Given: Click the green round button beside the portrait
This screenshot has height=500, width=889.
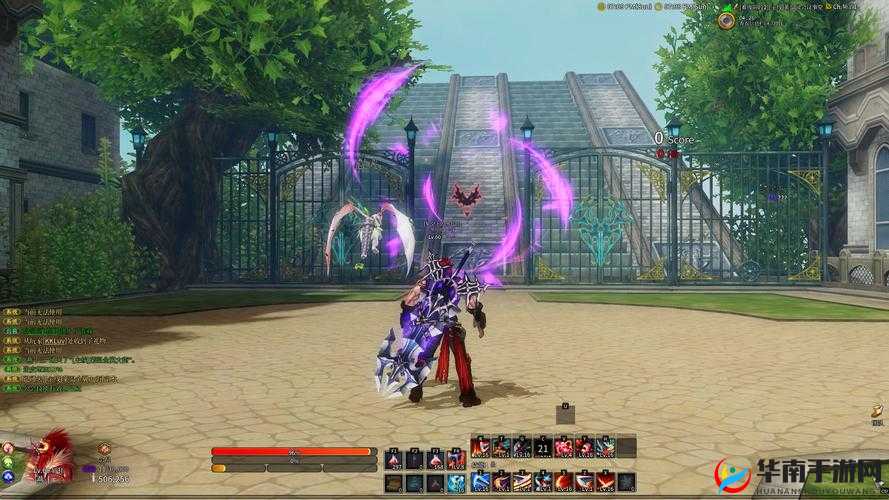Looking at the screenshot, I should 8,461.
